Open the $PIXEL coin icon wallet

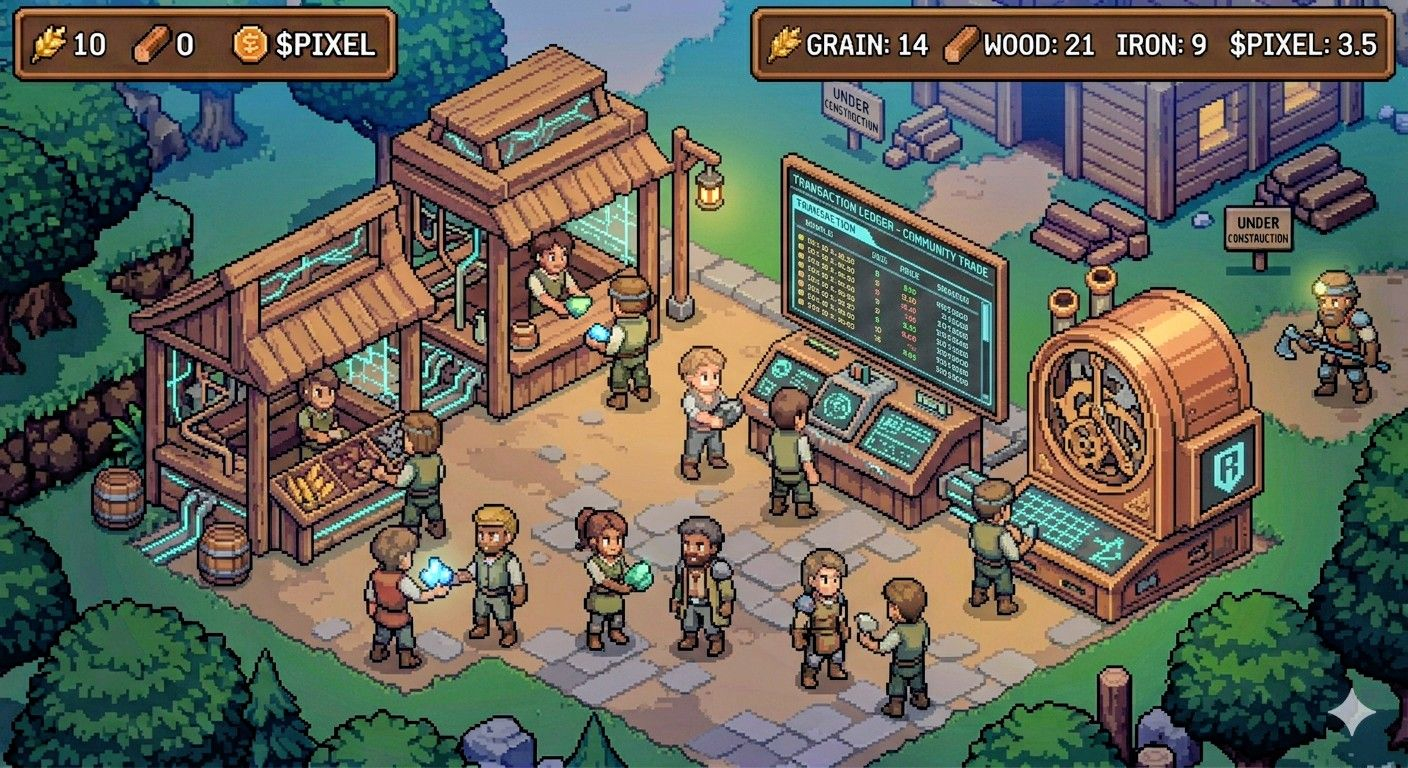[x=250, y=44]
